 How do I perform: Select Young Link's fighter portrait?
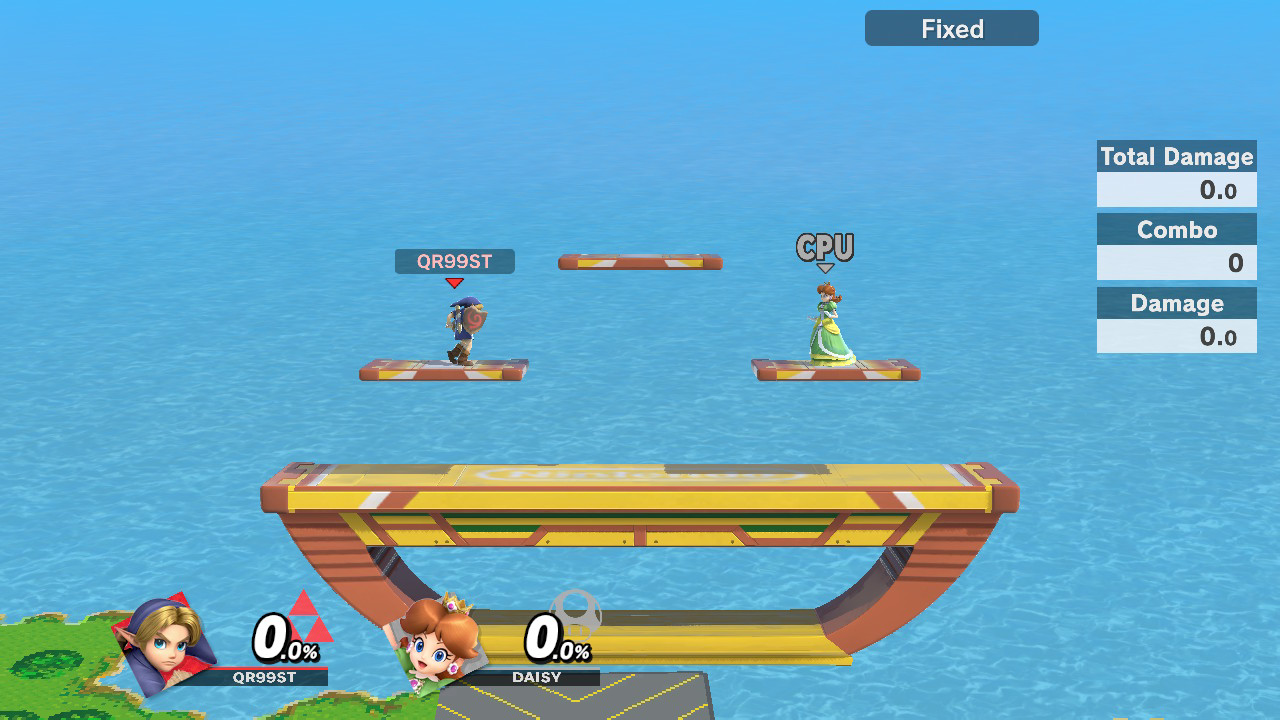pyautogui.click(x=167, y=643)
